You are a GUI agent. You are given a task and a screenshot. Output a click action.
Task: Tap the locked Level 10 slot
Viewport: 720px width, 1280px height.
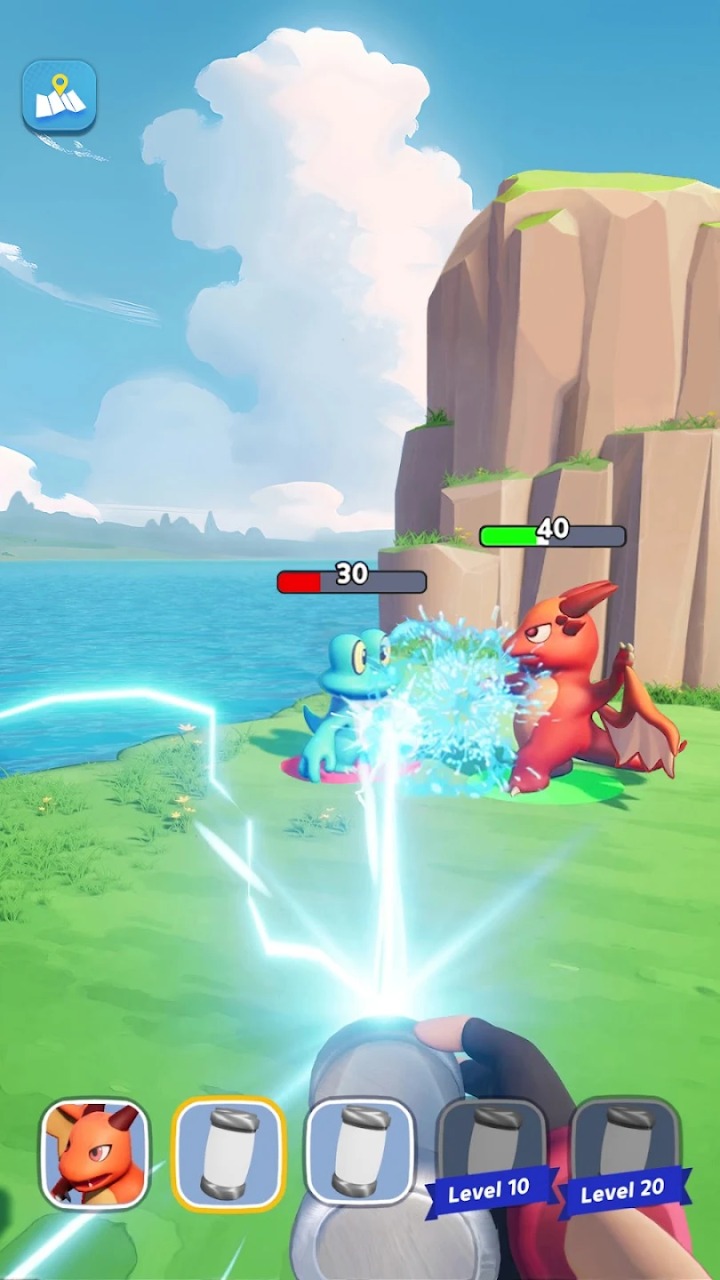coord(490,1153)
